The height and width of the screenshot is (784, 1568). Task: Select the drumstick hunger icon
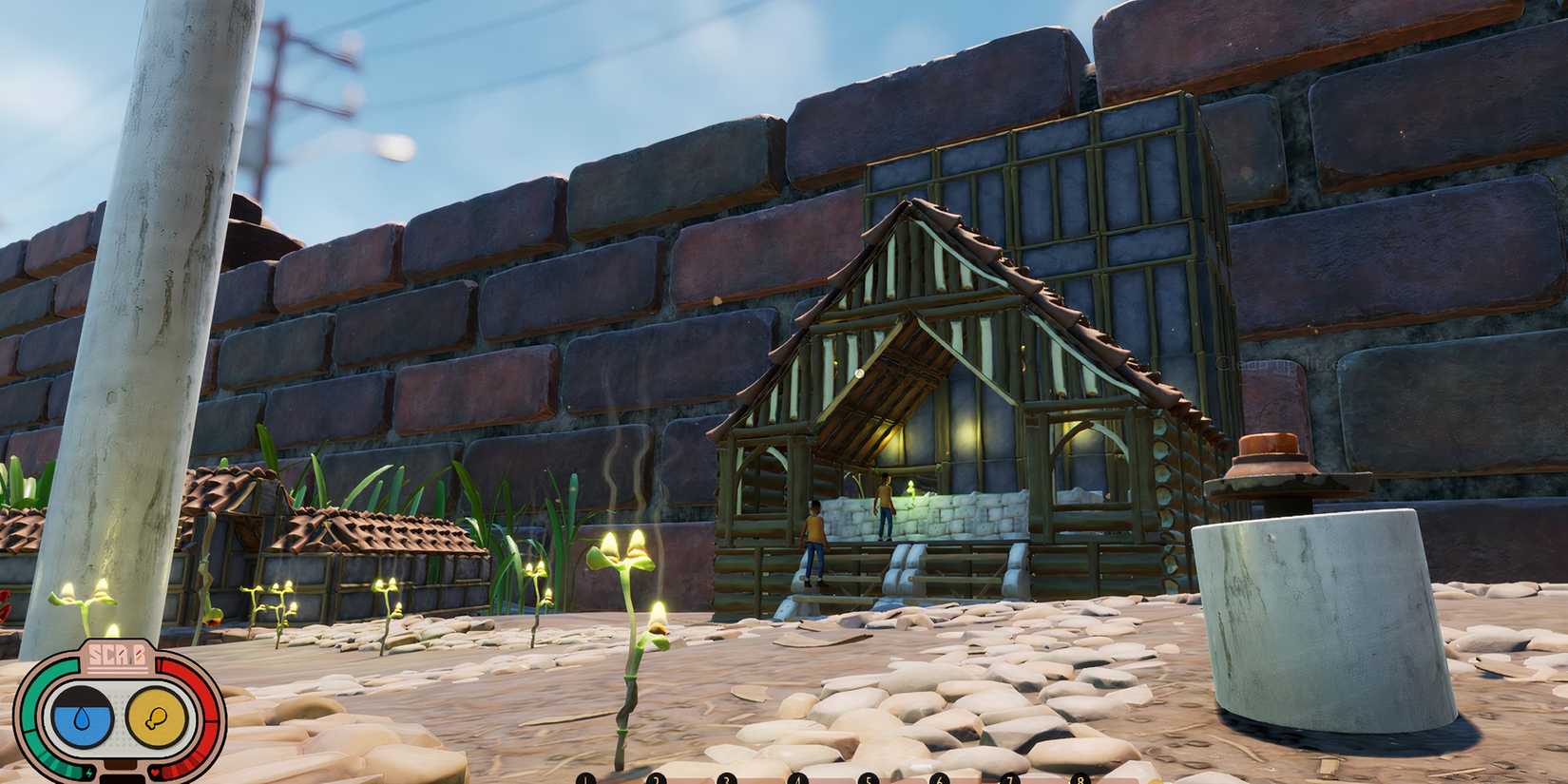pos(156,718)
